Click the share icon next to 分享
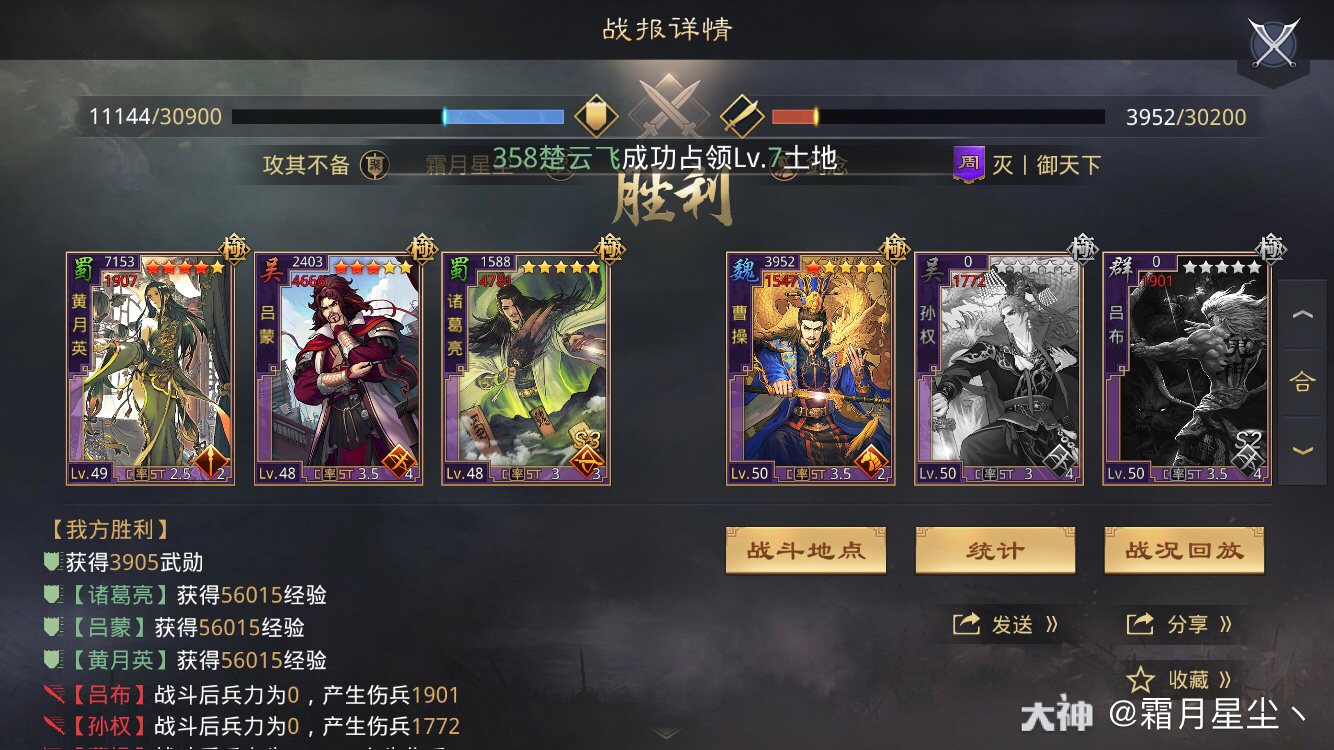 [1140, 625]
